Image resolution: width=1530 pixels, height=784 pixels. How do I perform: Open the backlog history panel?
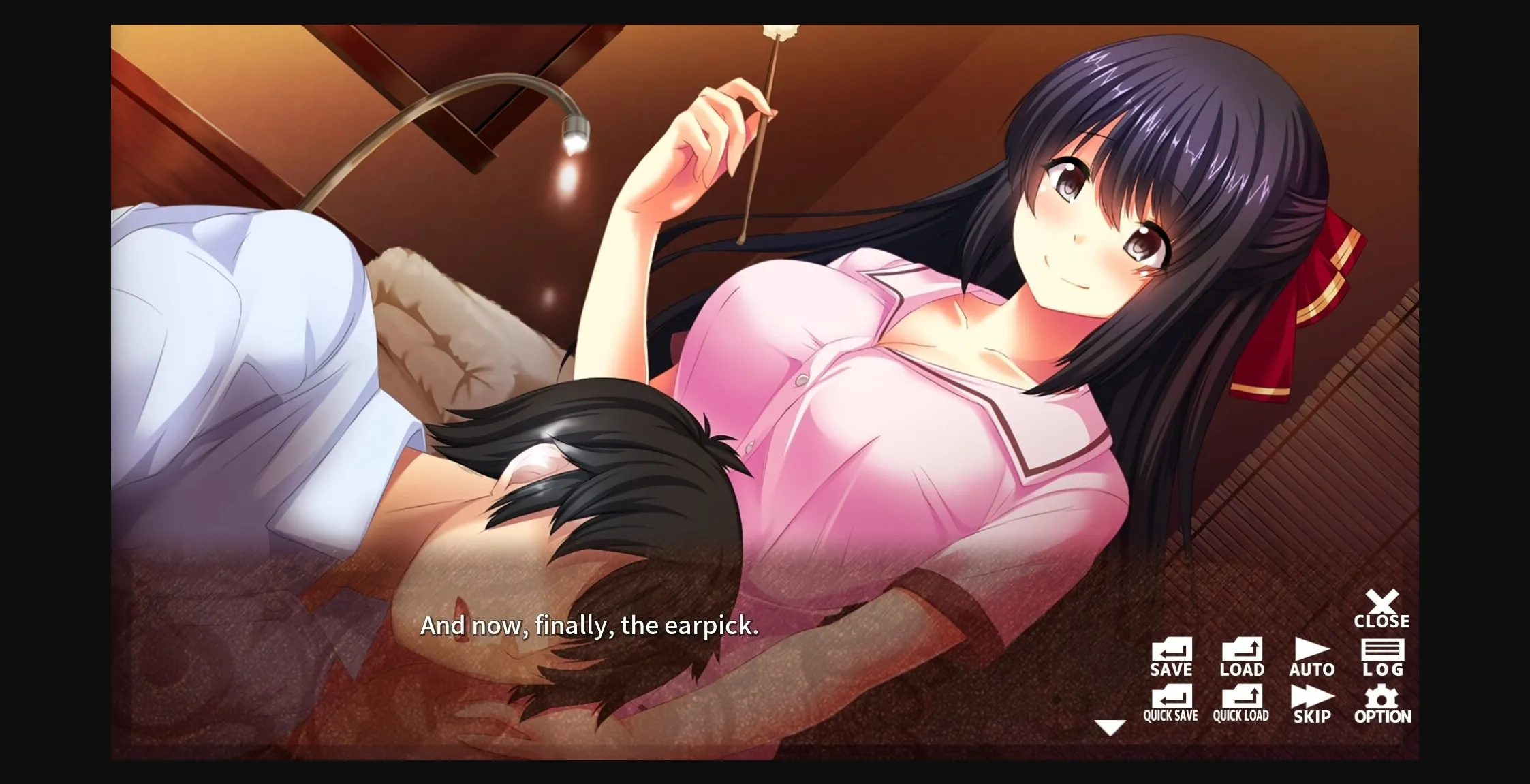tap(1383, 655)
